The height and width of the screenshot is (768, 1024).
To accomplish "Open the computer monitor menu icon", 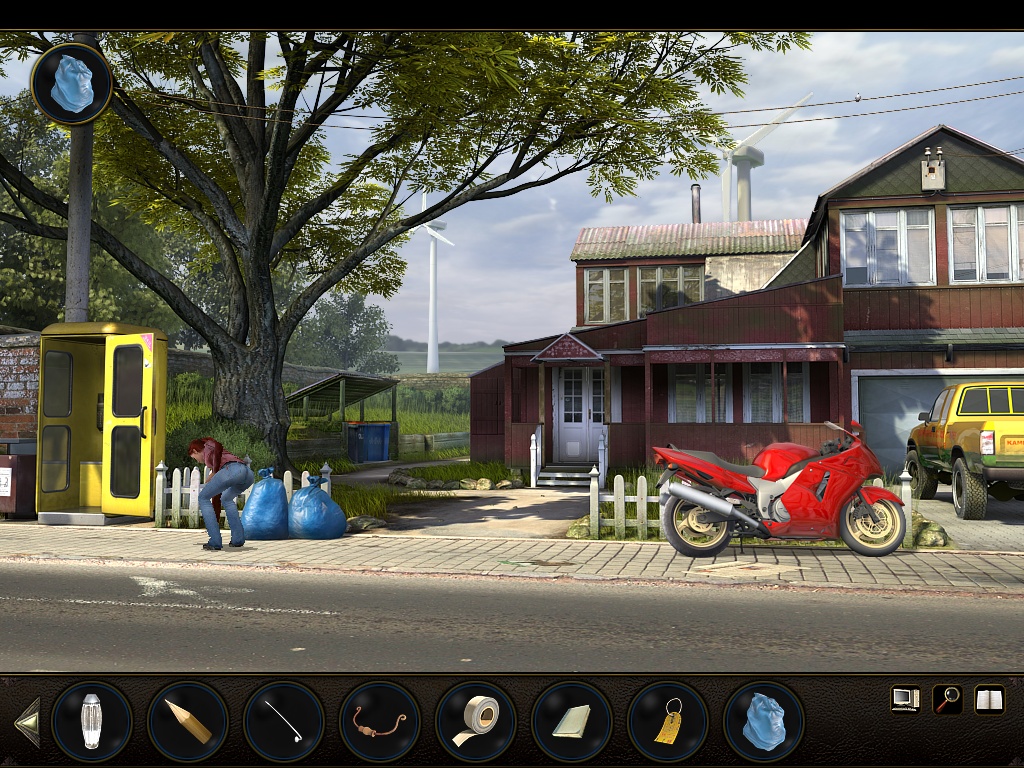I will click(905, 699).
